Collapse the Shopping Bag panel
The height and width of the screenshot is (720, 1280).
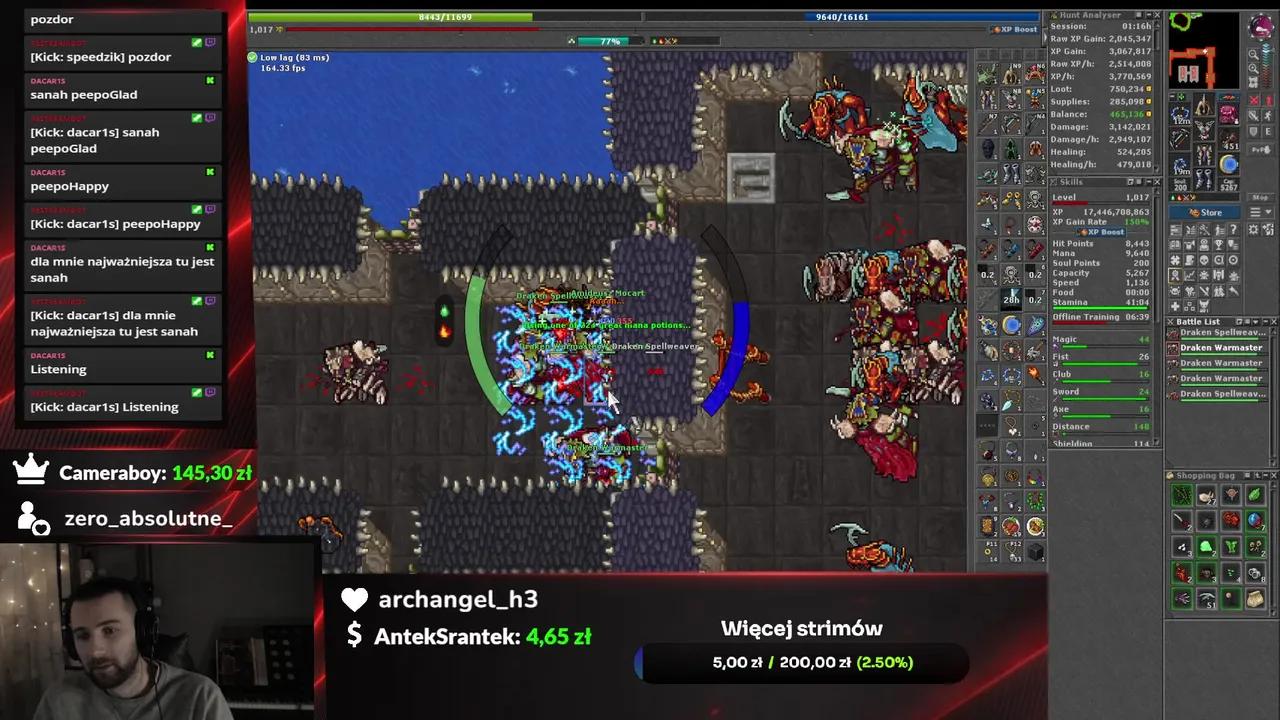point(1265,475)
